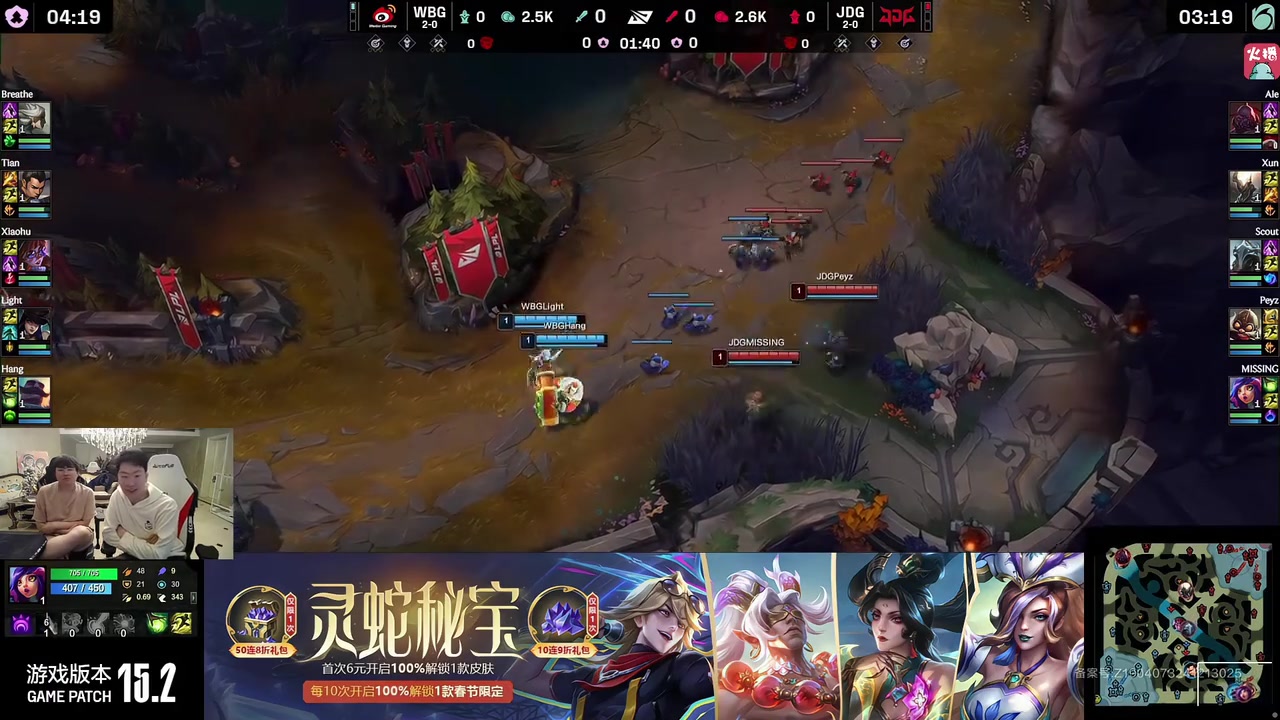The width and height of the screenshot is (1280, 720).
Task: Click the attack damage stat icon
Action: pos(128,572)
